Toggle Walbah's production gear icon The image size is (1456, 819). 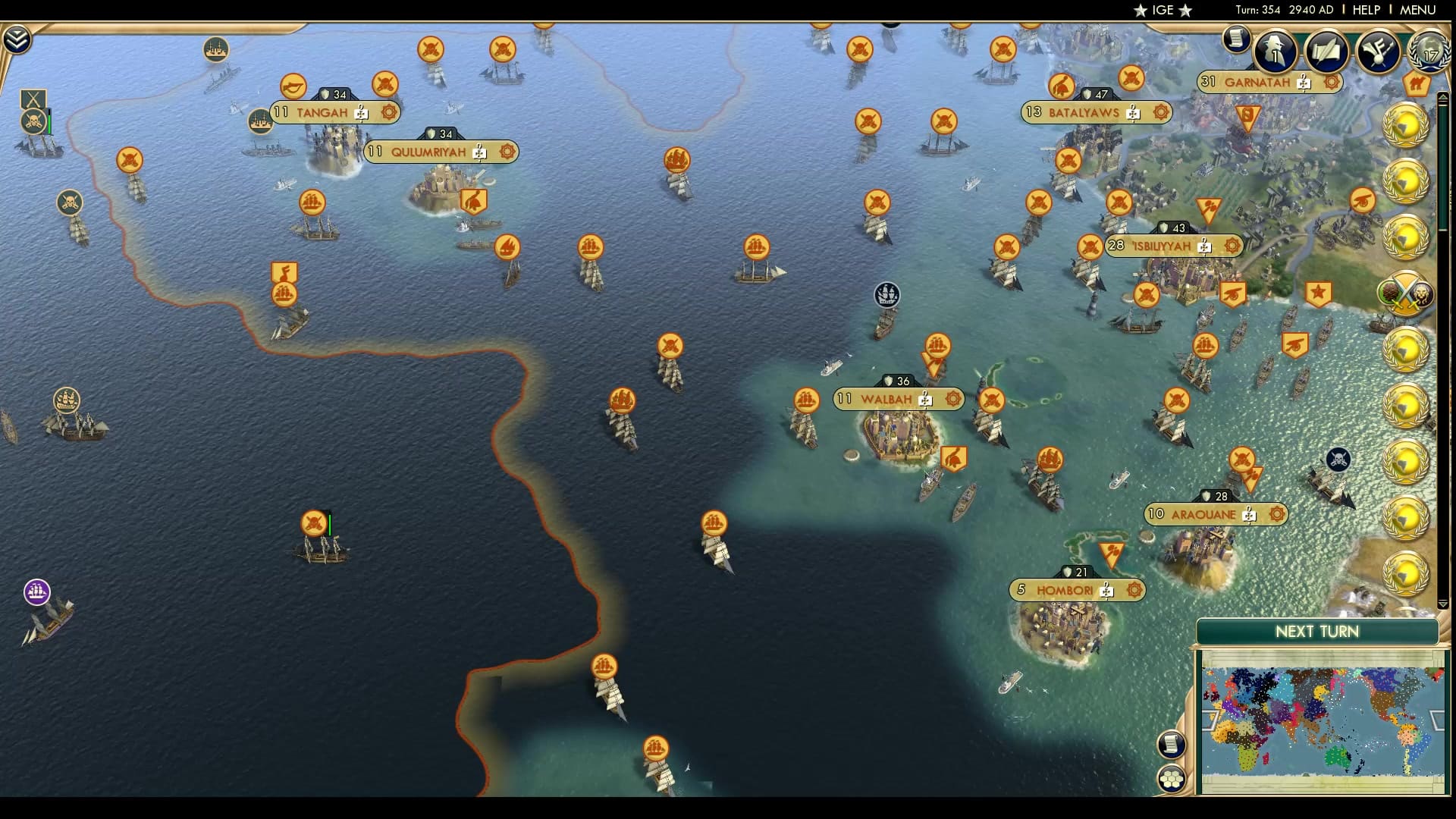(952, 397)
